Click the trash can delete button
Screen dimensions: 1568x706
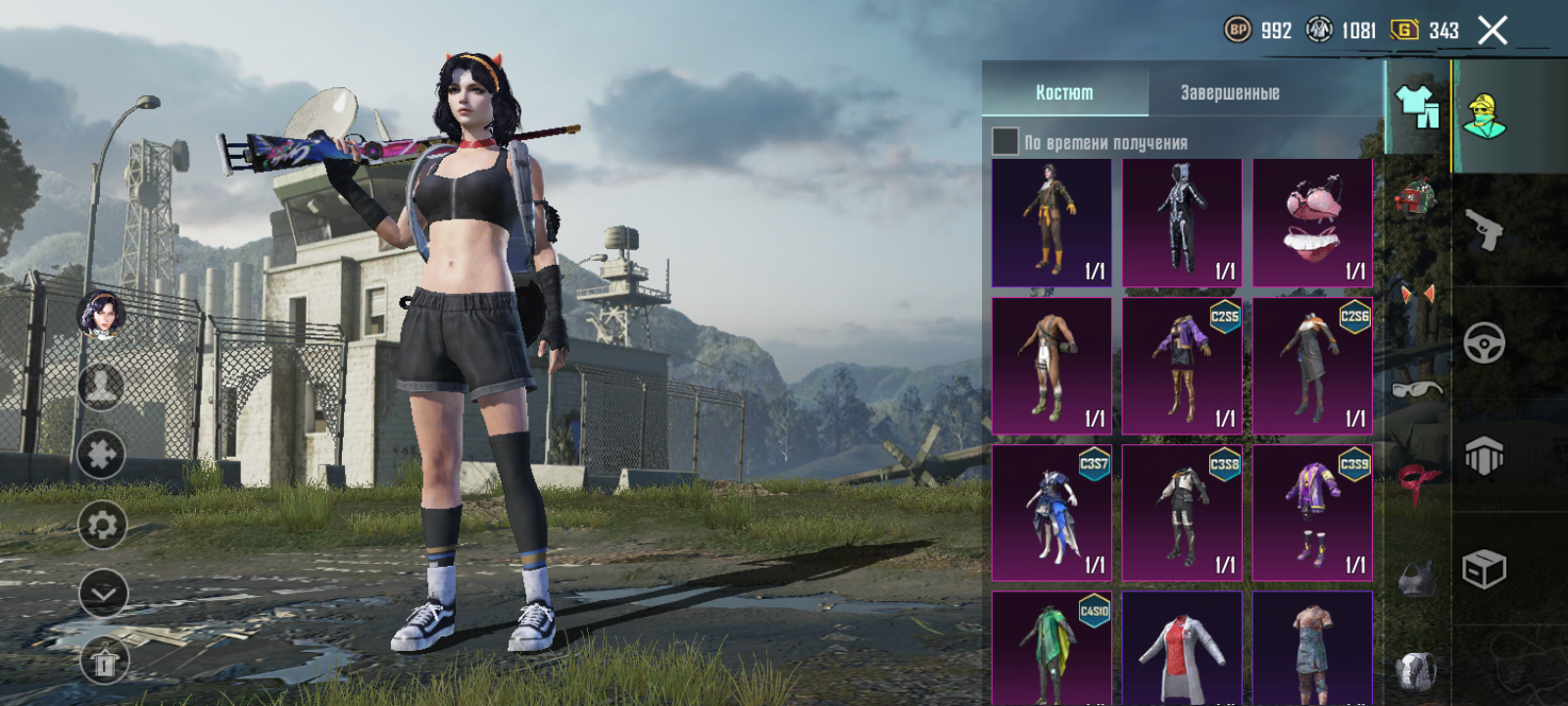click(103, 664)
